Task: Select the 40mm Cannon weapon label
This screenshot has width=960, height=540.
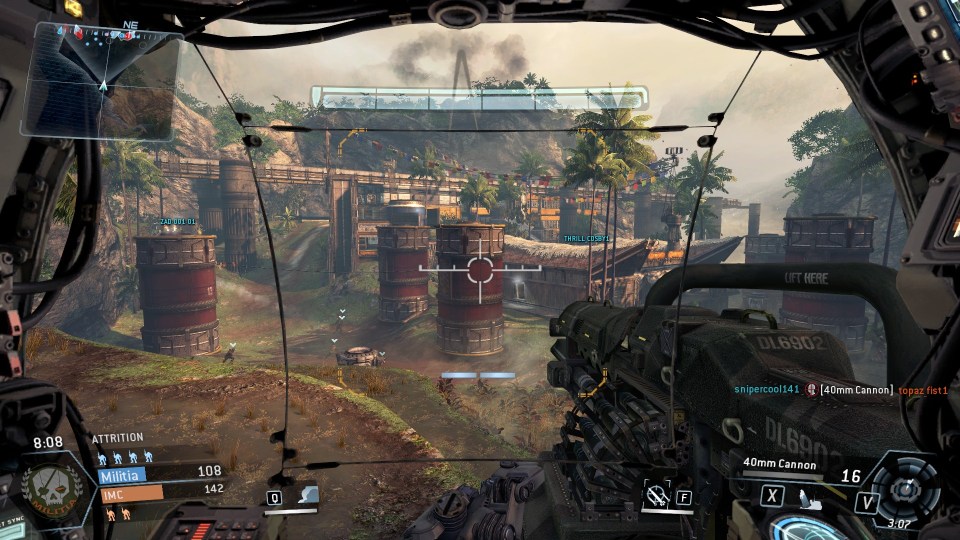Action: pos(779,464)
